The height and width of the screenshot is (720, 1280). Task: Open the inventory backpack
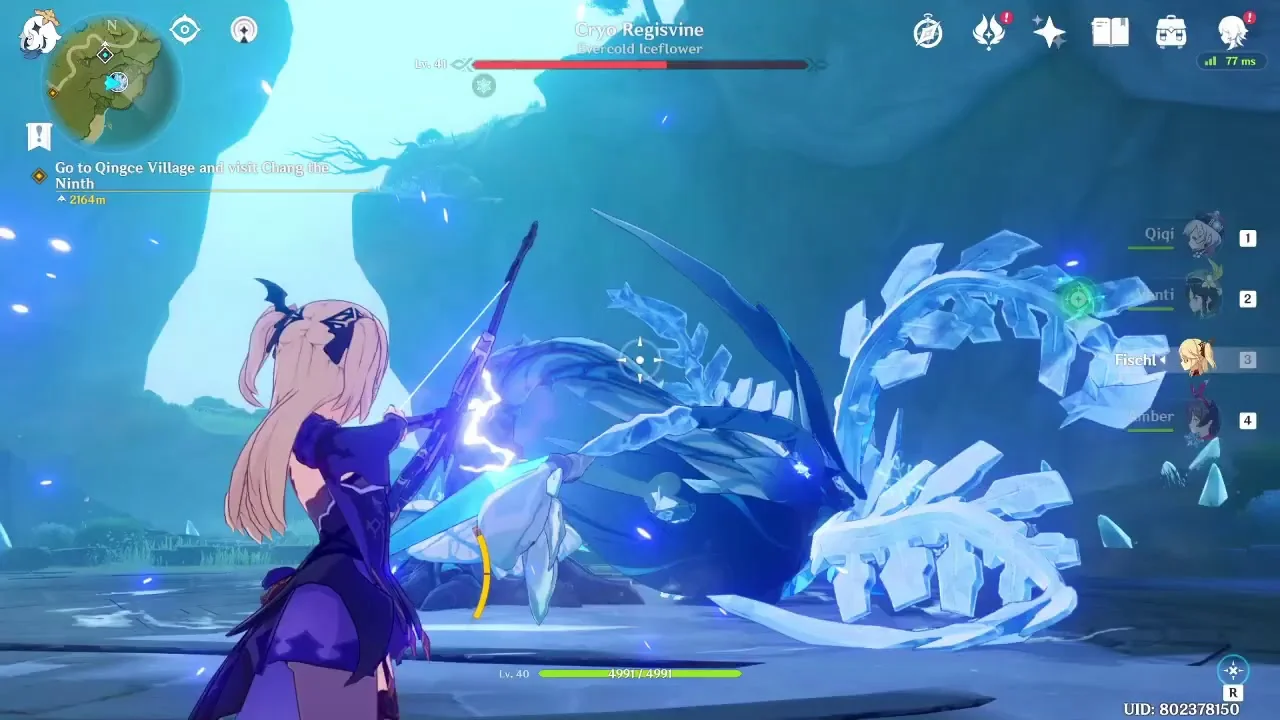coord(1170,32)
